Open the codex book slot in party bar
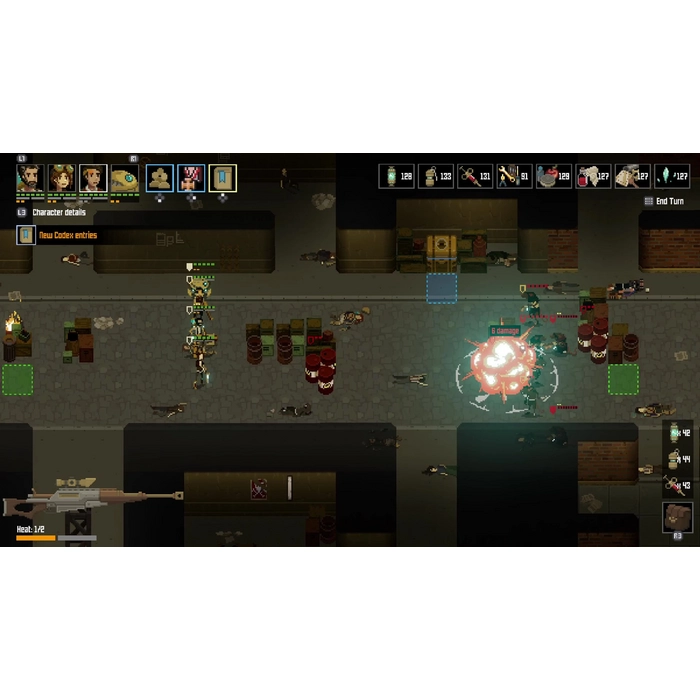700x700 pixels. click(223, 178)
